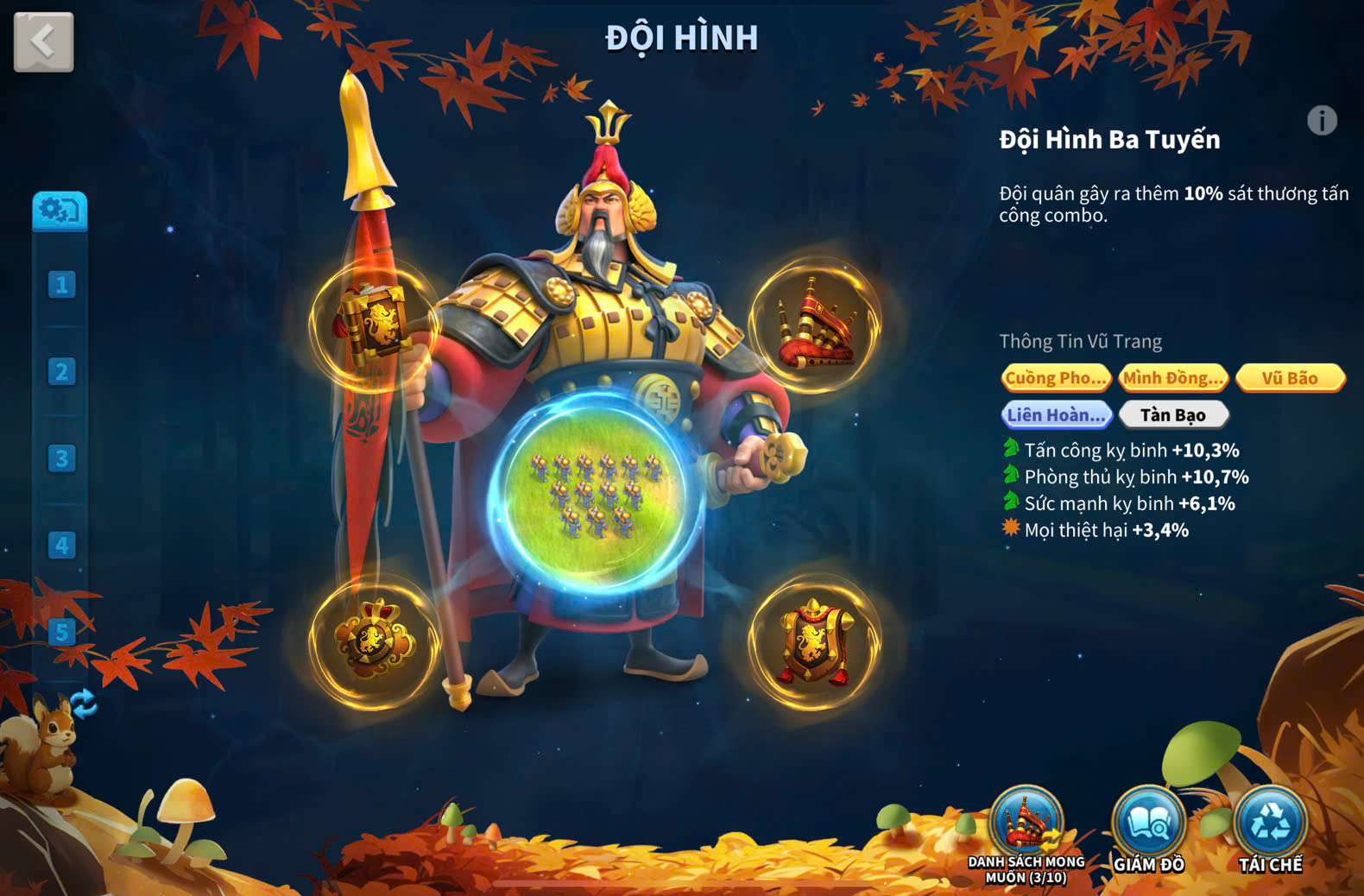Select the red war horn armament slot

tap(814, 325)
